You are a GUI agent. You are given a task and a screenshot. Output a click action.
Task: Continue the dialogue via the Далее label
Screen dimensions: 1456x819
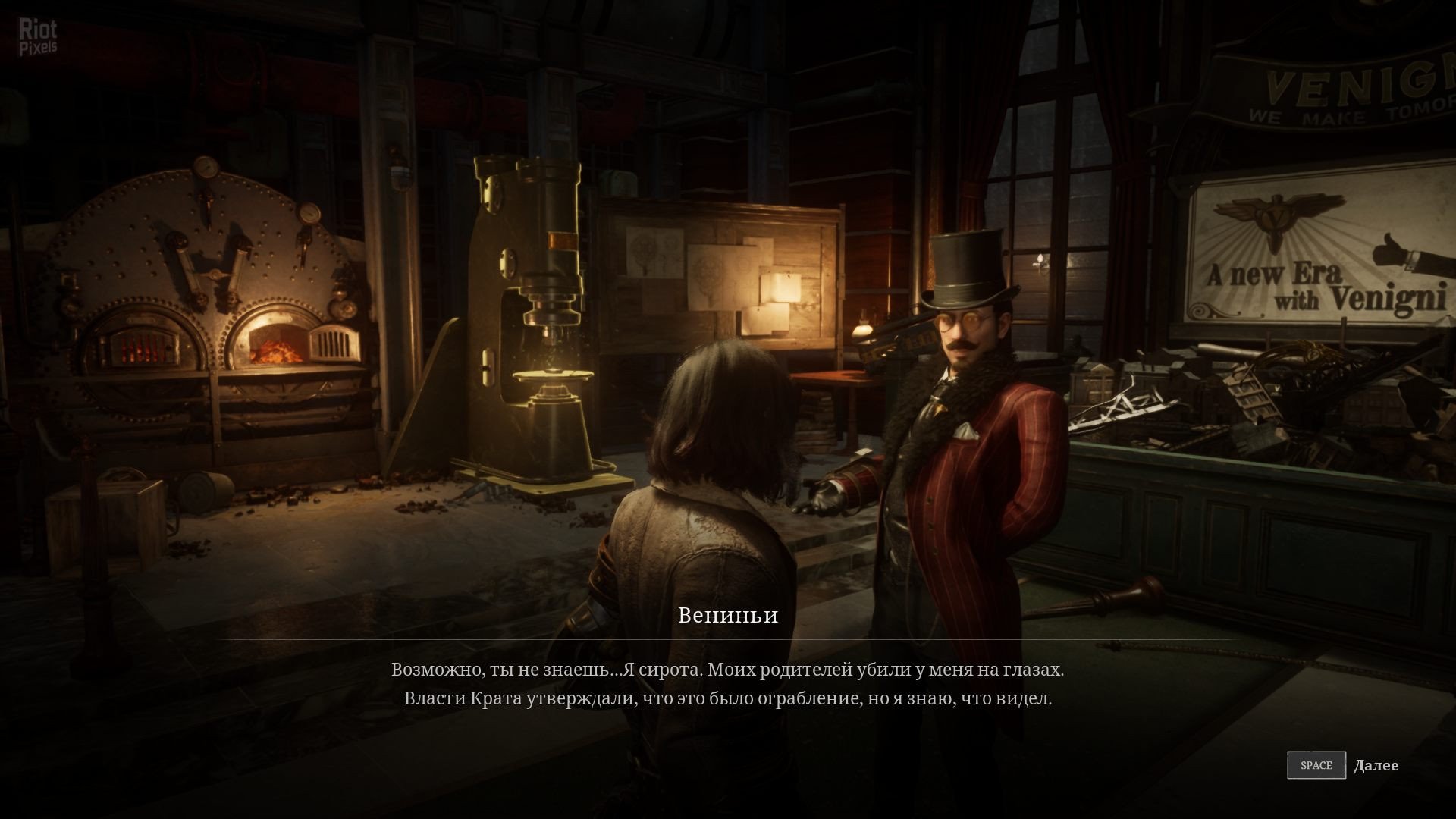(1376, 765)
